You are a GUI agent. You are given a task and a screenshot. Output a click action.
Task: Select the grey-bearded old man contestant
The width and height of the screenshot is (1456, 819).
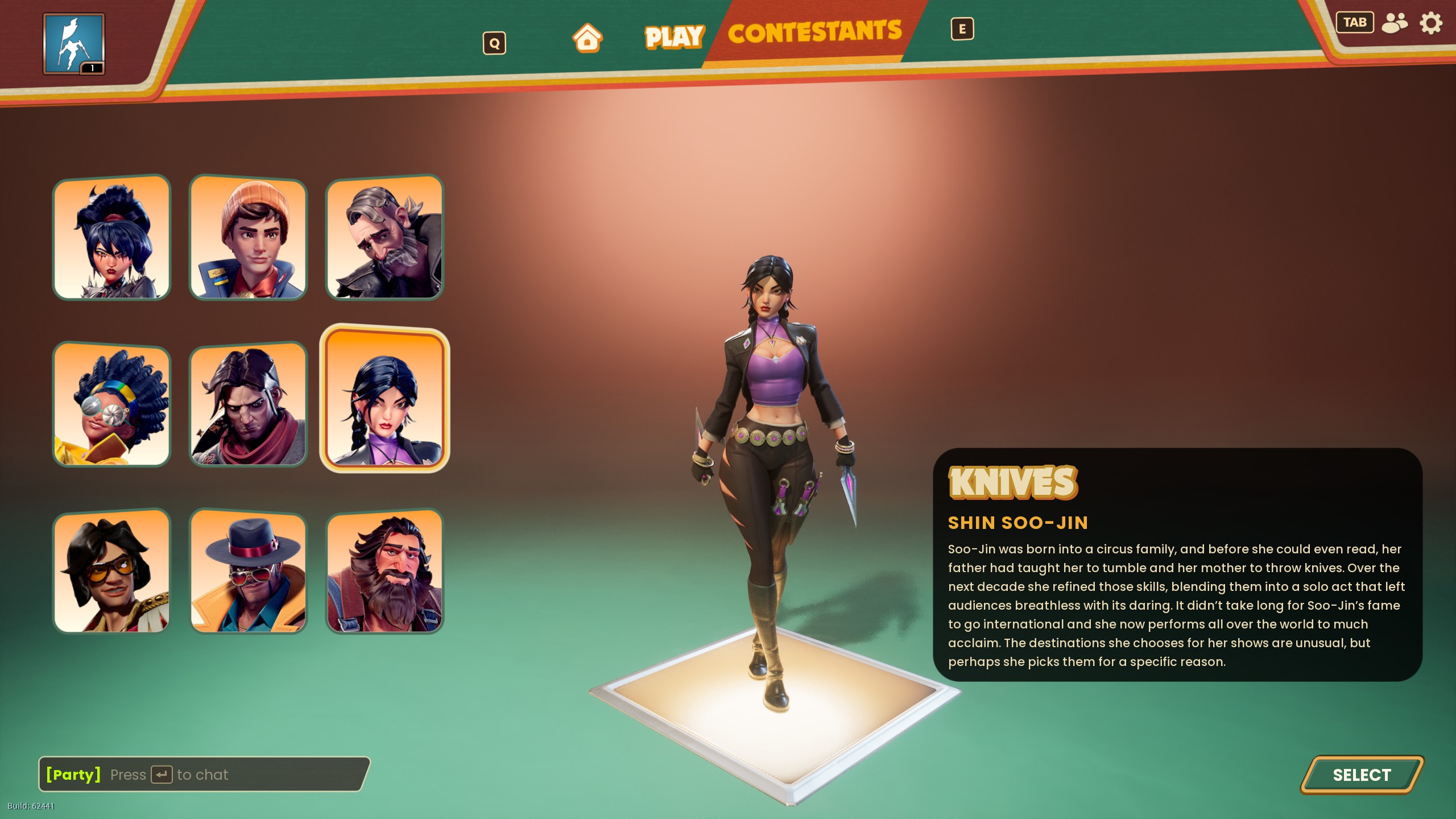coord(384,238)
